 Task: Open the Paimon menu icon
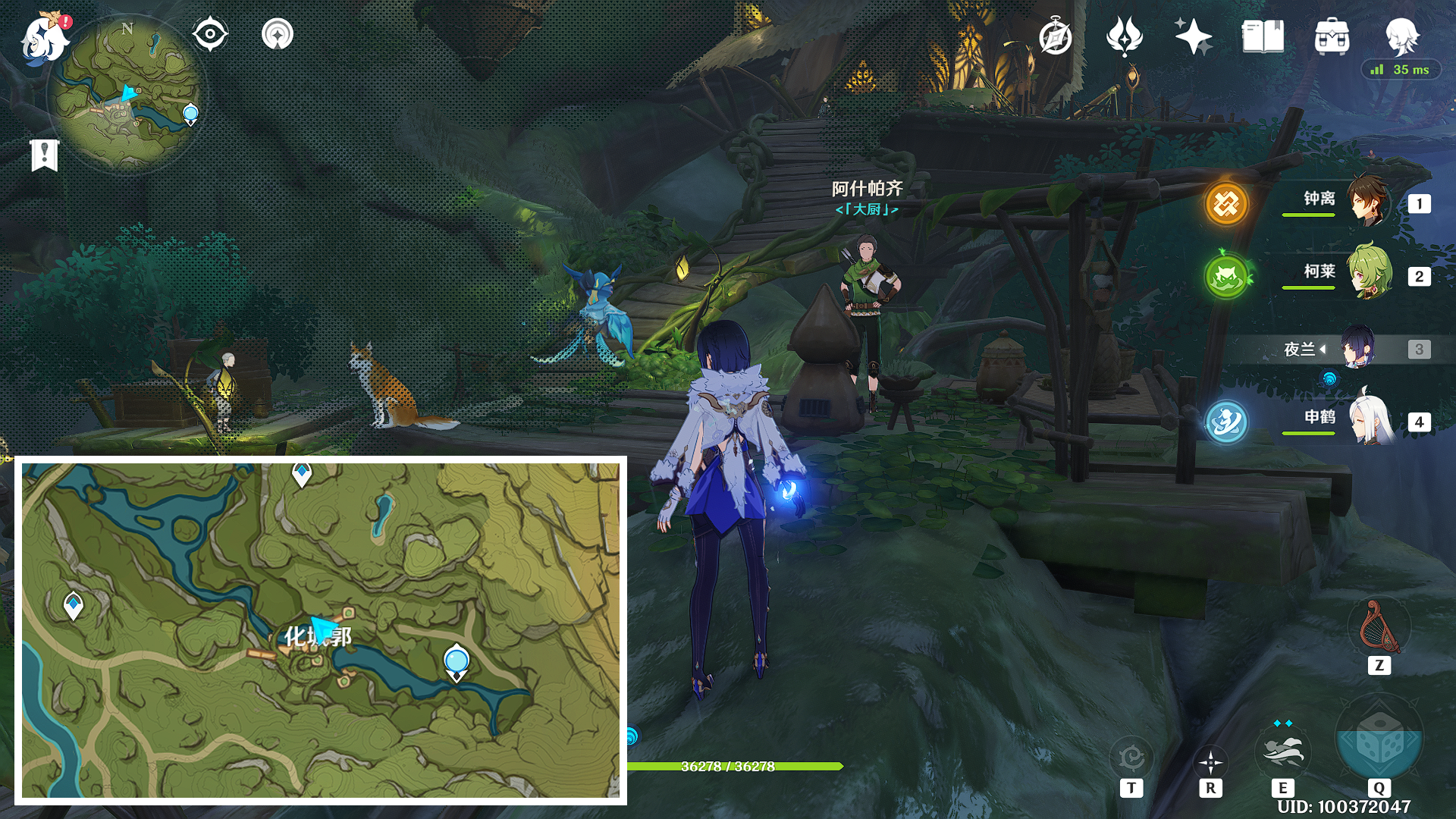tap(44, 38)
